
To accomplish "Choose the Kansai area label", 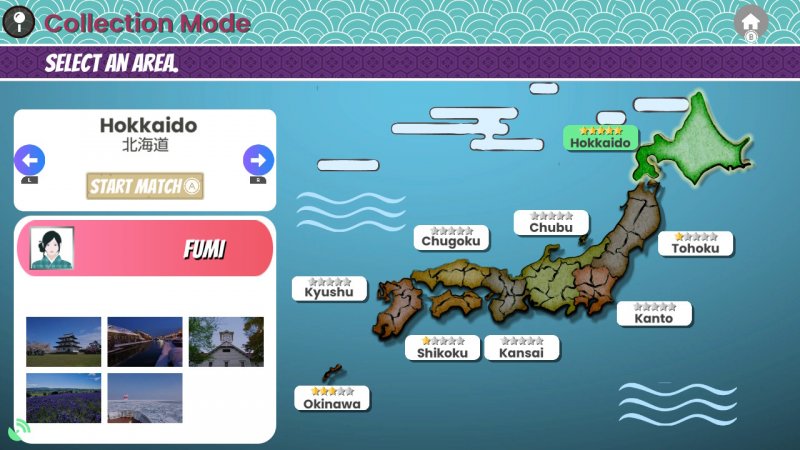I will (522, 348).
